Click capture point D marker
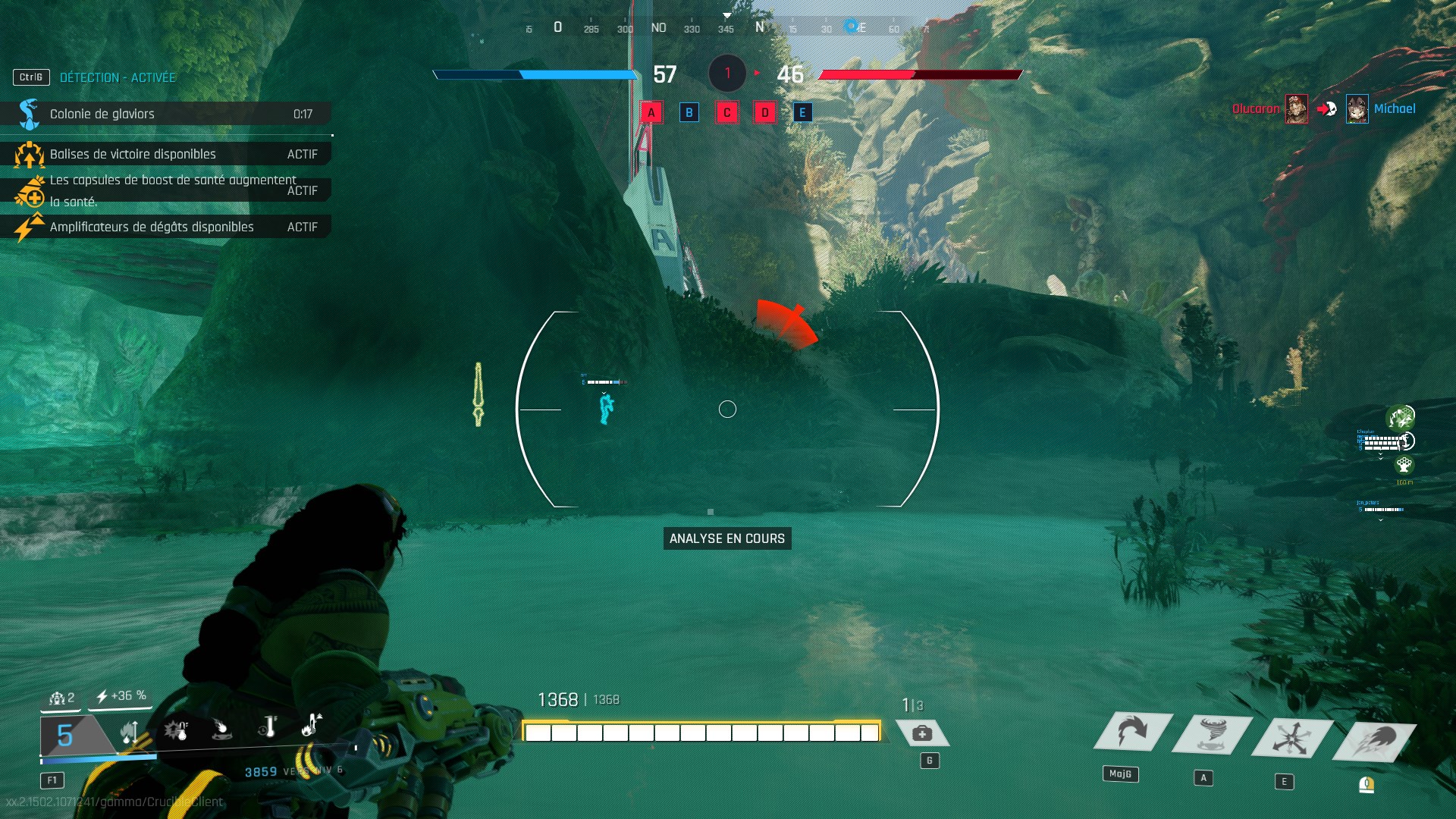This screenshot has height=819, width=1456. coord(764,113)
